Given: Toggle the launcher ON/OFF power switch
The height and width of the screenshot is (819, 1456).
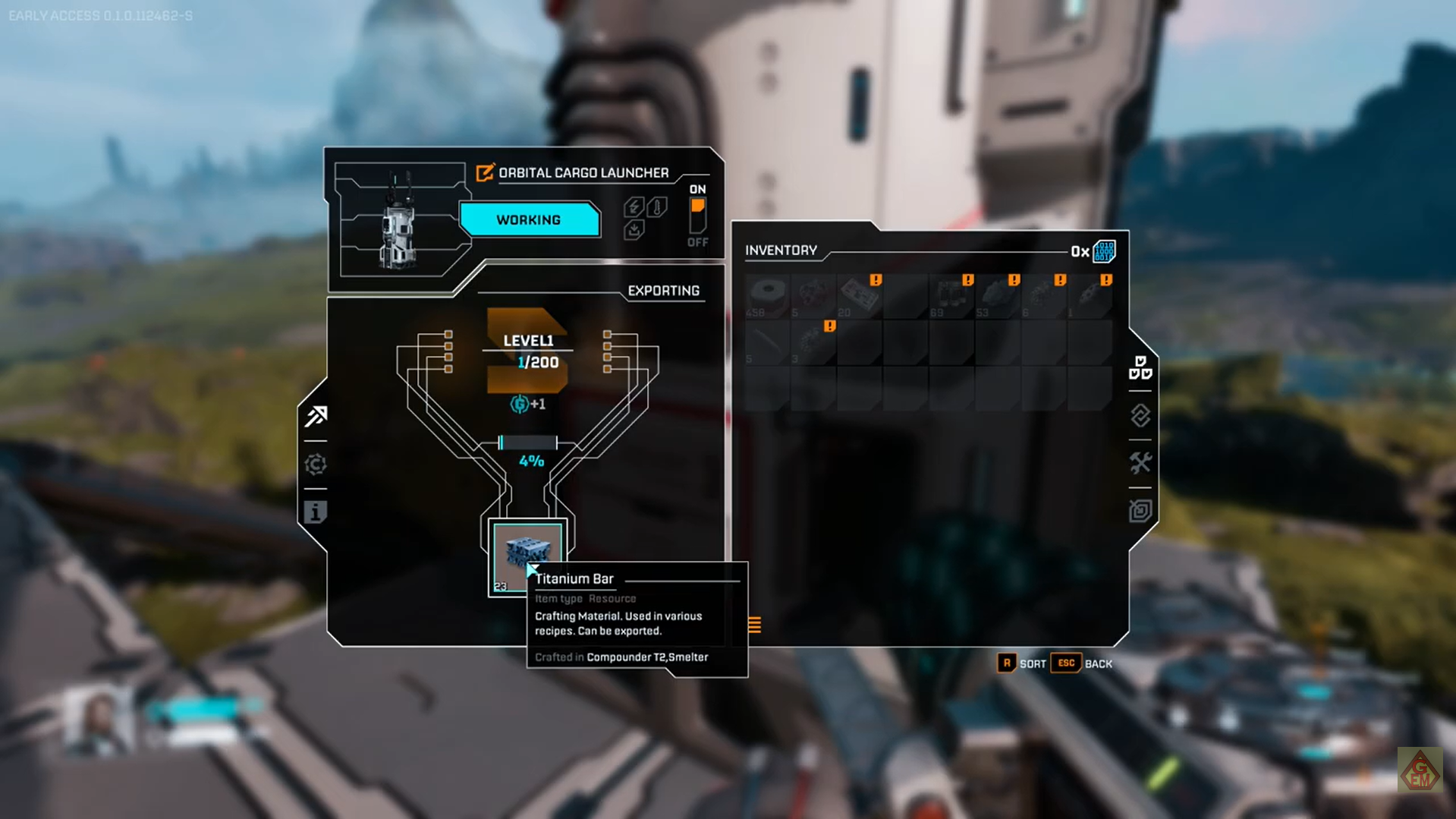Looking at the screenshot, I should [x=697, y=216].
